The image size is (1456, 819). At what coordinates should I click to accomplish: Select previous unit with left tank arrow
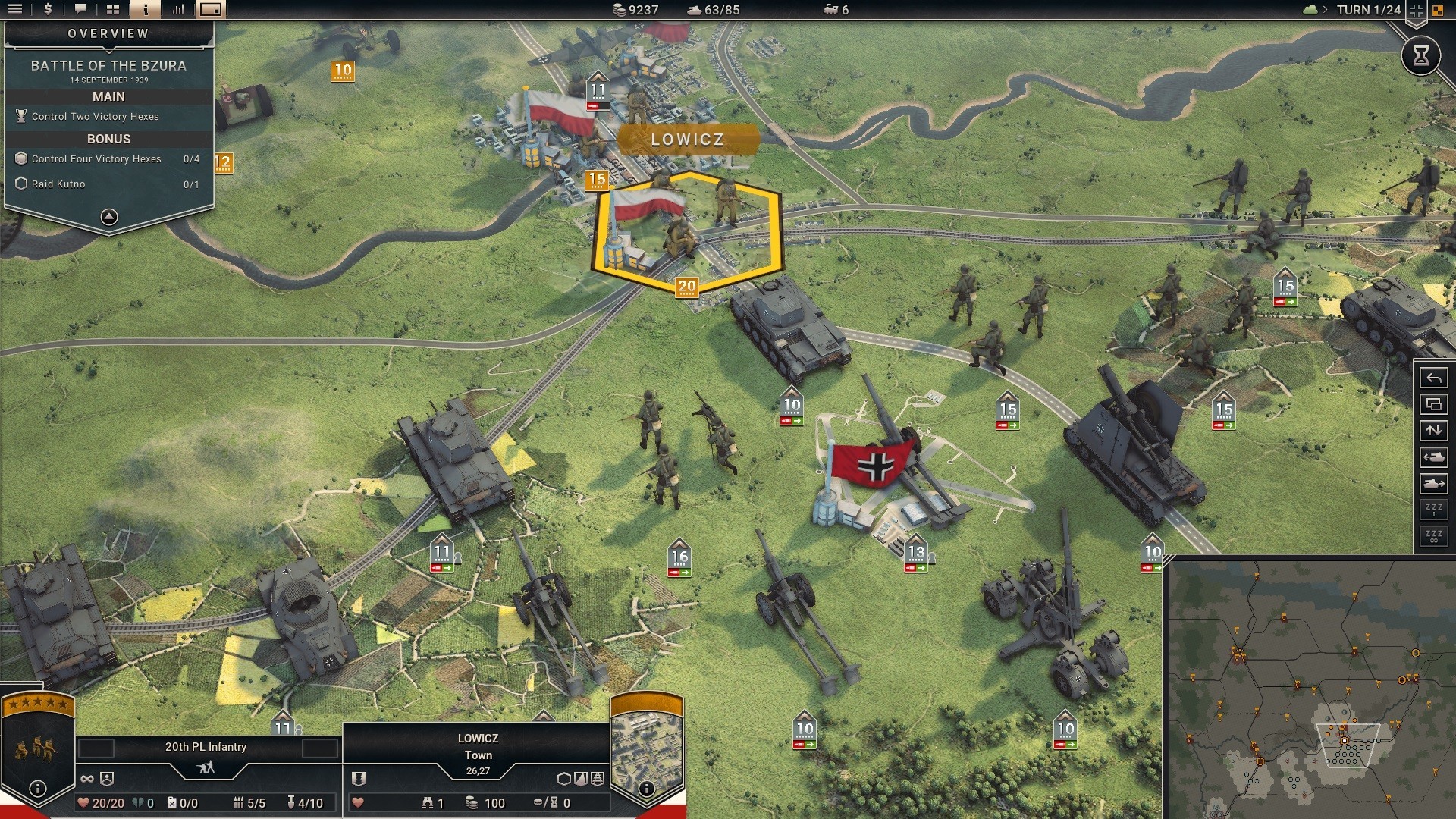(x=1433, y=457)
